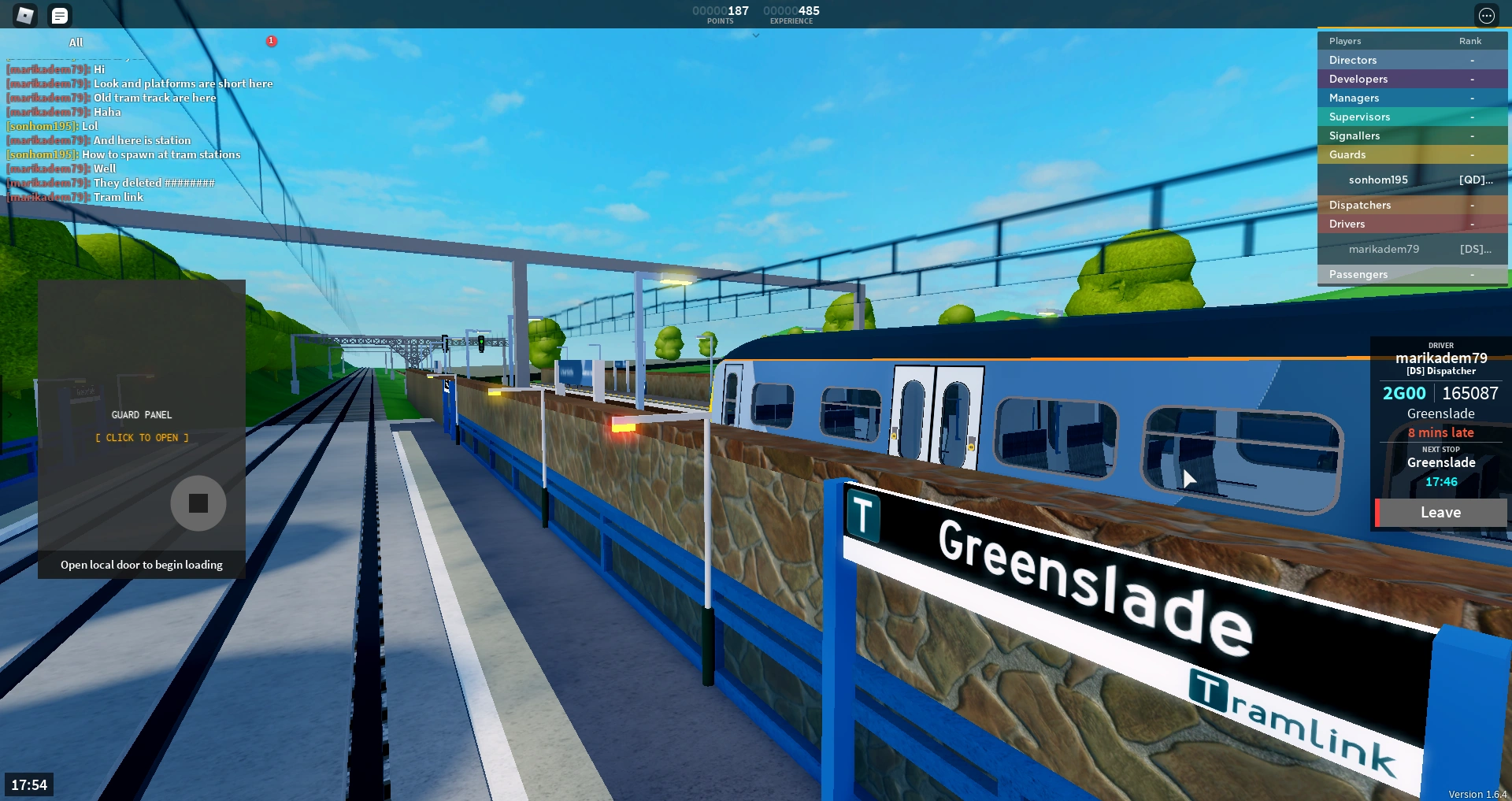Screen dimensions: 1512x801
Task: Select sonhom195 in the Players list
Action: coord(1378,180)
